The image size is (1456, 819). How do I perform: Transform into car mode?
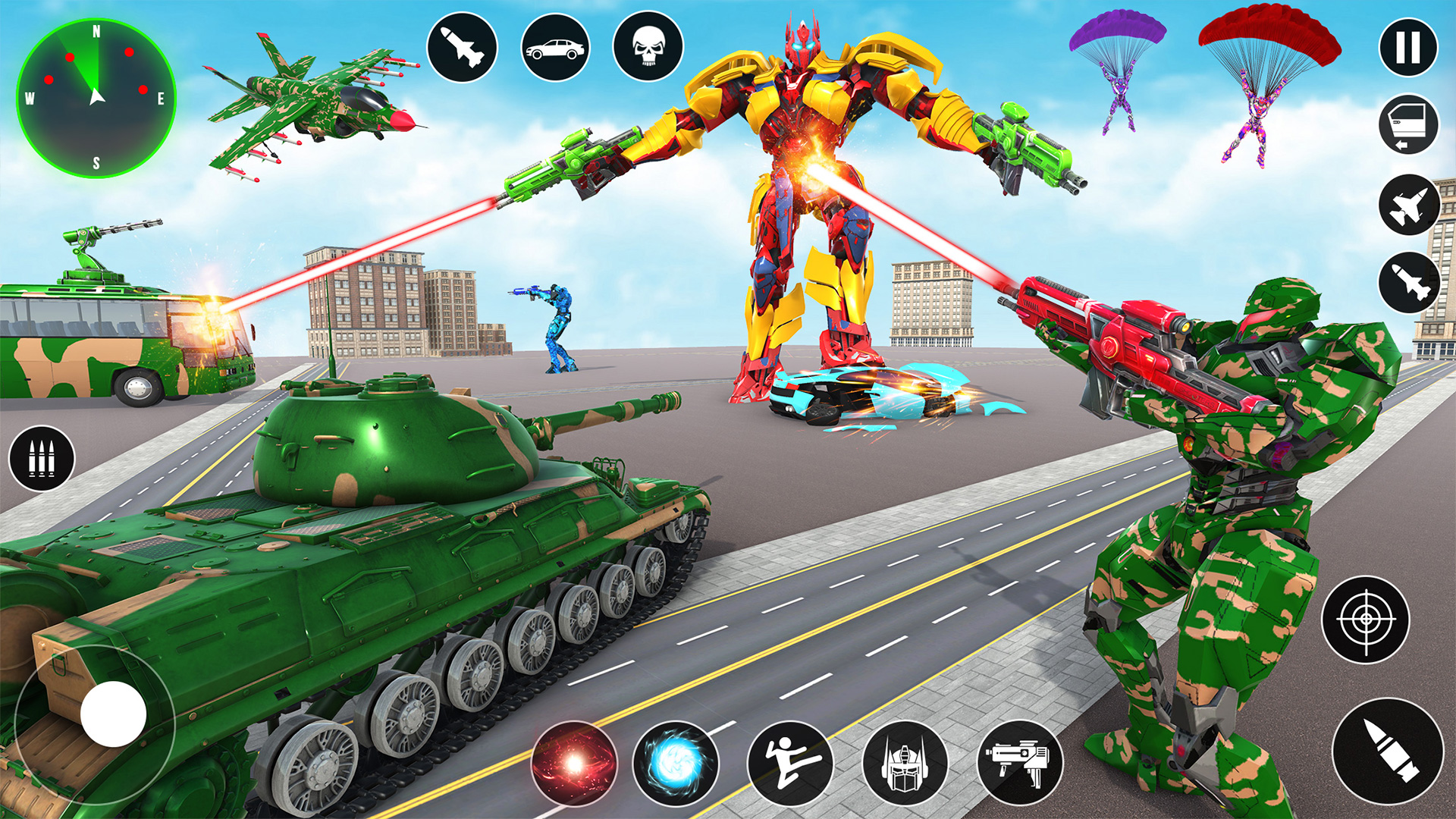[x=556, y=45]
